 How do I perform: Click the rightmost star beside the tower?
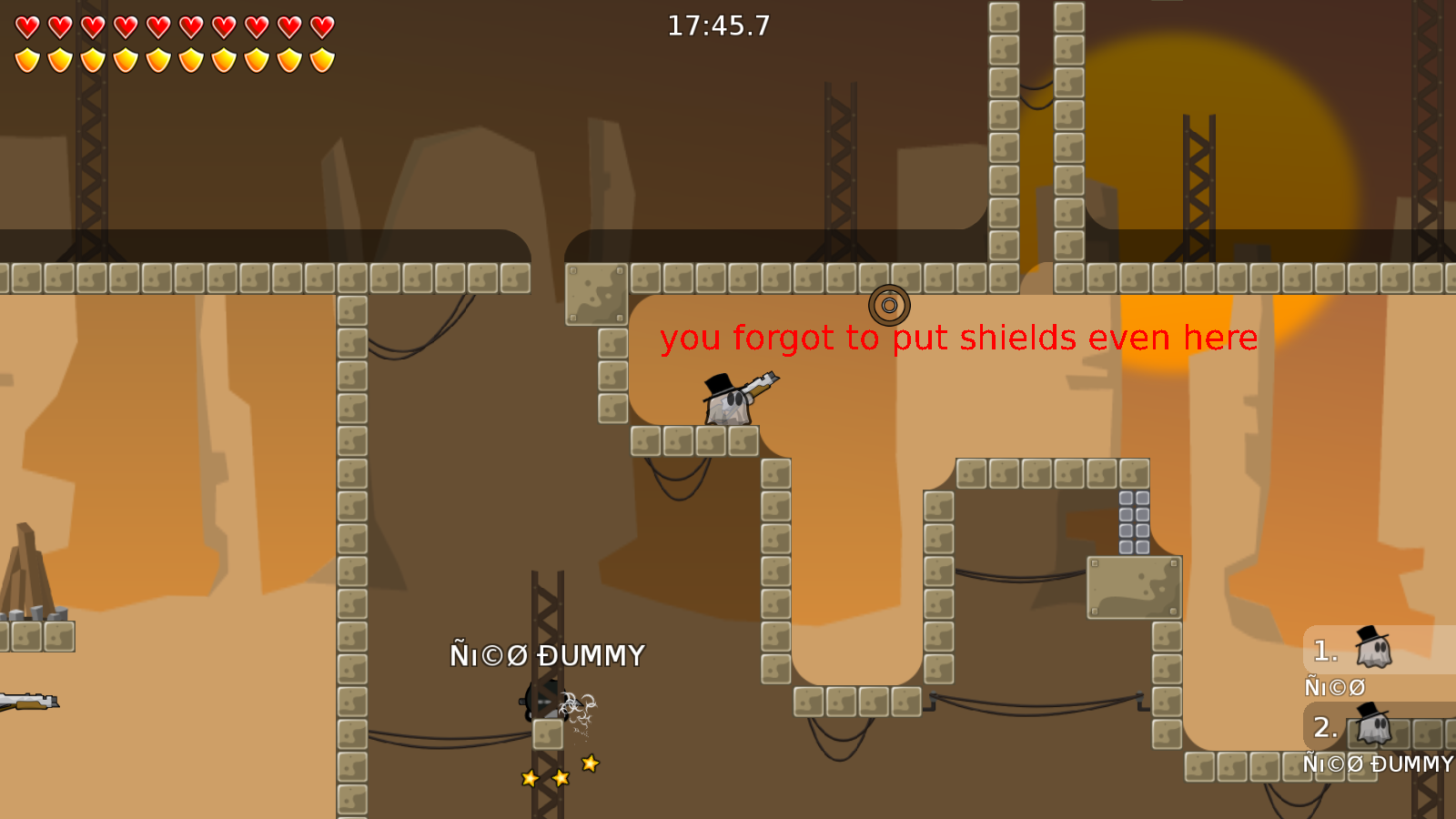pyautogui.click(x=589, y=764)
